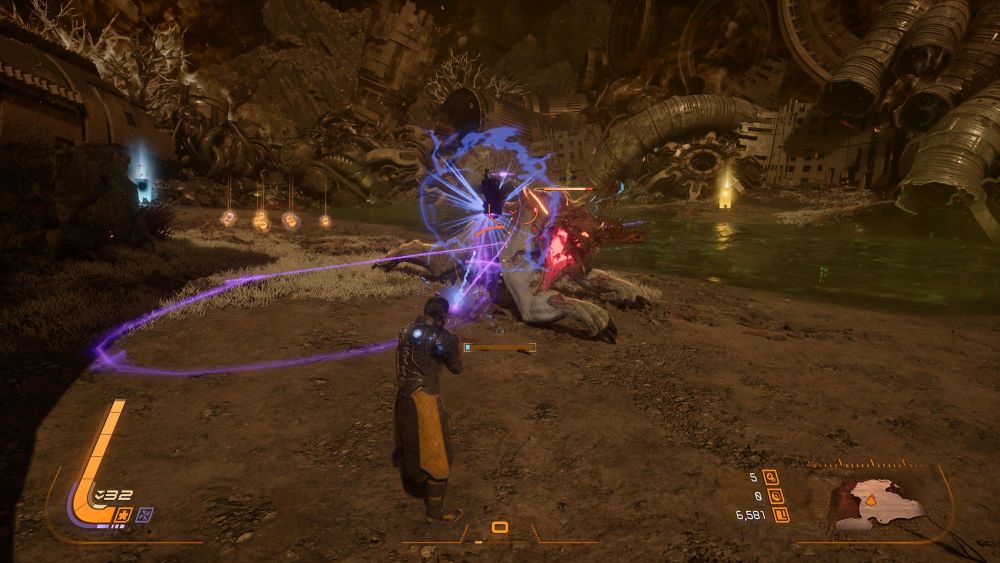Screen dimensions: 1000x563
Task: Select the purple cross ability icon
Action: click(x=145, y=514)
